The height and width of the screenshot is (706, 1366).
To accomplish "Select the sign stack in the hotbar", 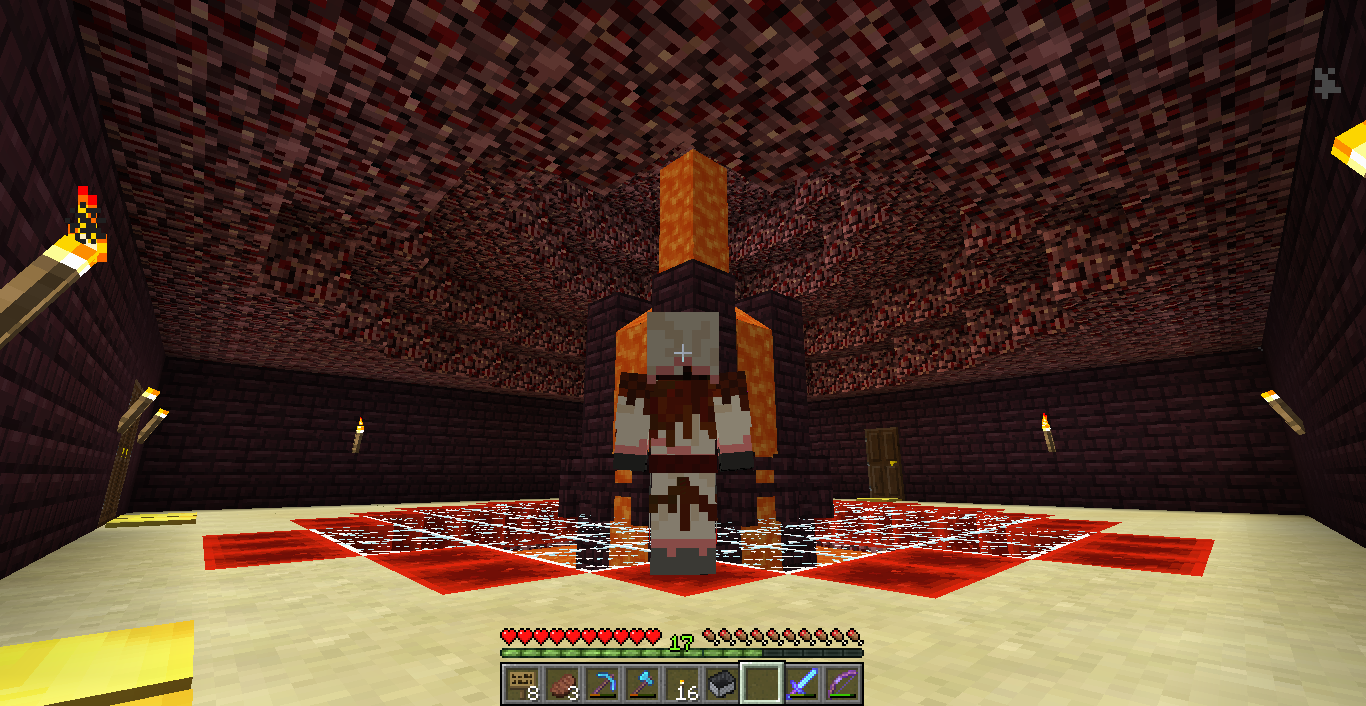I will (521, 684).
